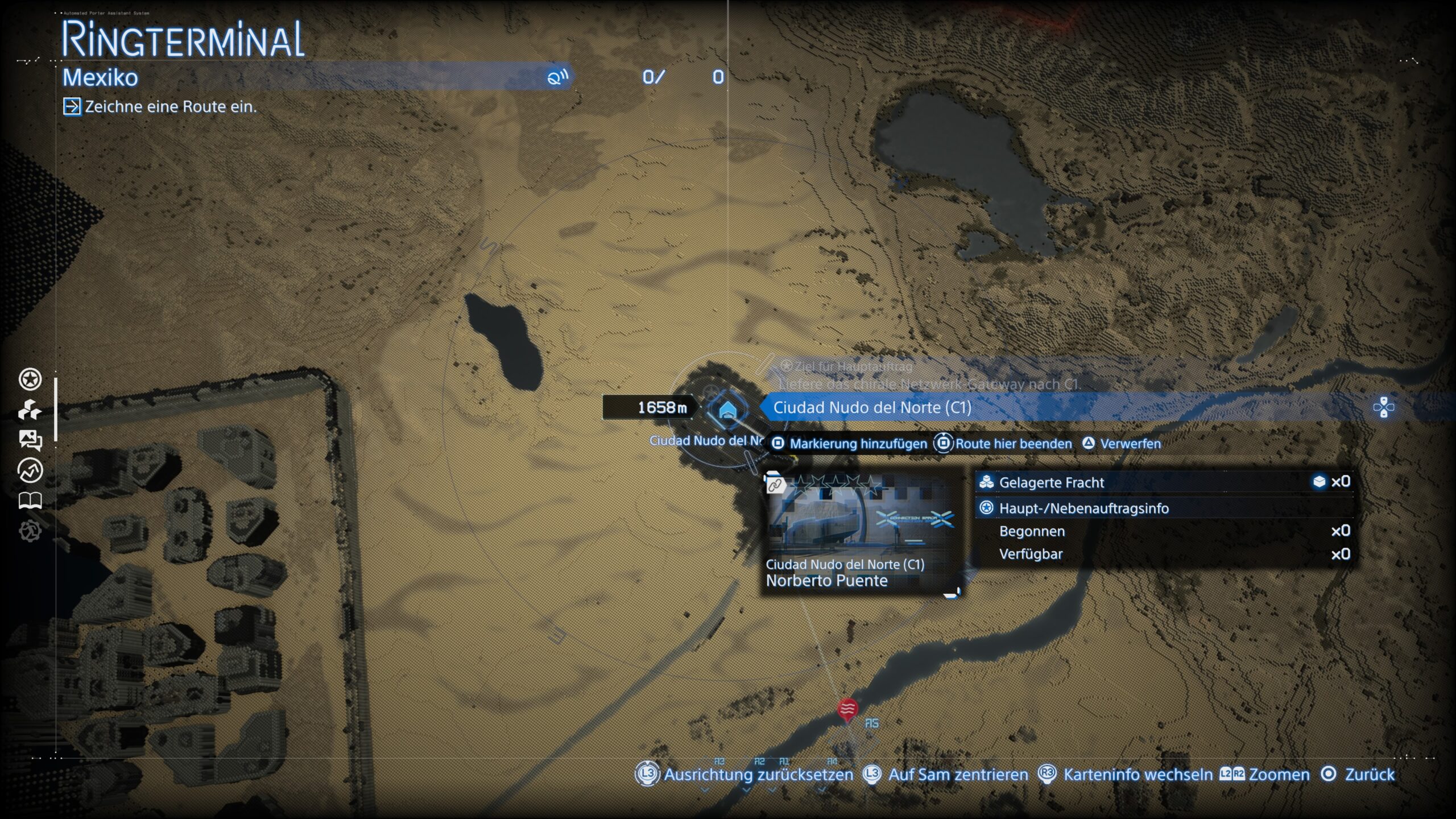Open the Haupt-/Nebenauftragsinfo row
Screen dimensions: 1456x819
click(1163, 508)
